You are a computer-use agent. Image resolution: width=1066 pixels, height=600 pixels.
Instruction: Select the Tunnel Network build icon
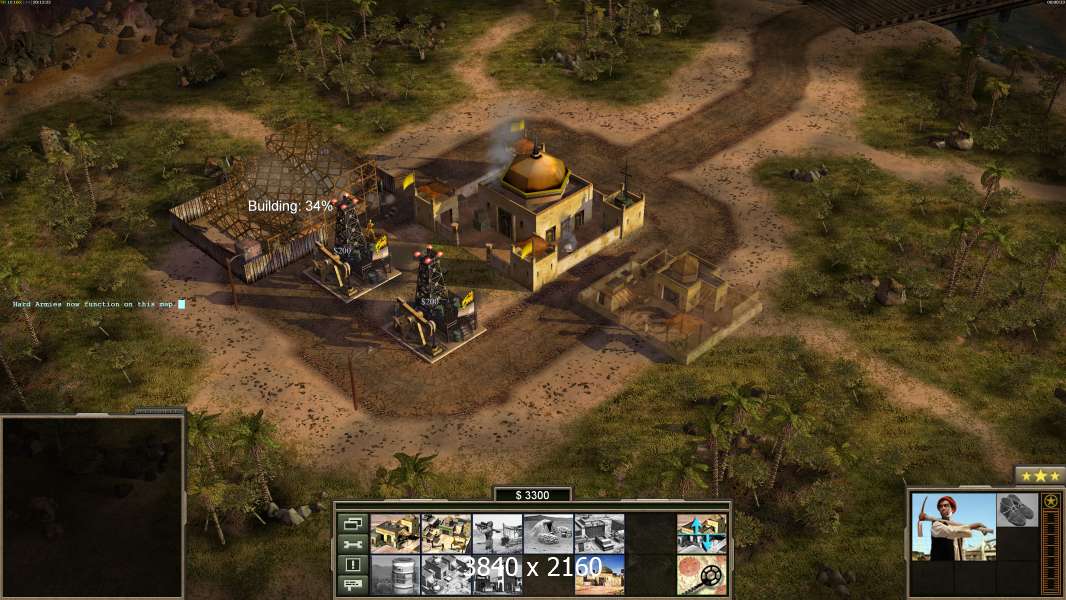(x=548, y=534)
